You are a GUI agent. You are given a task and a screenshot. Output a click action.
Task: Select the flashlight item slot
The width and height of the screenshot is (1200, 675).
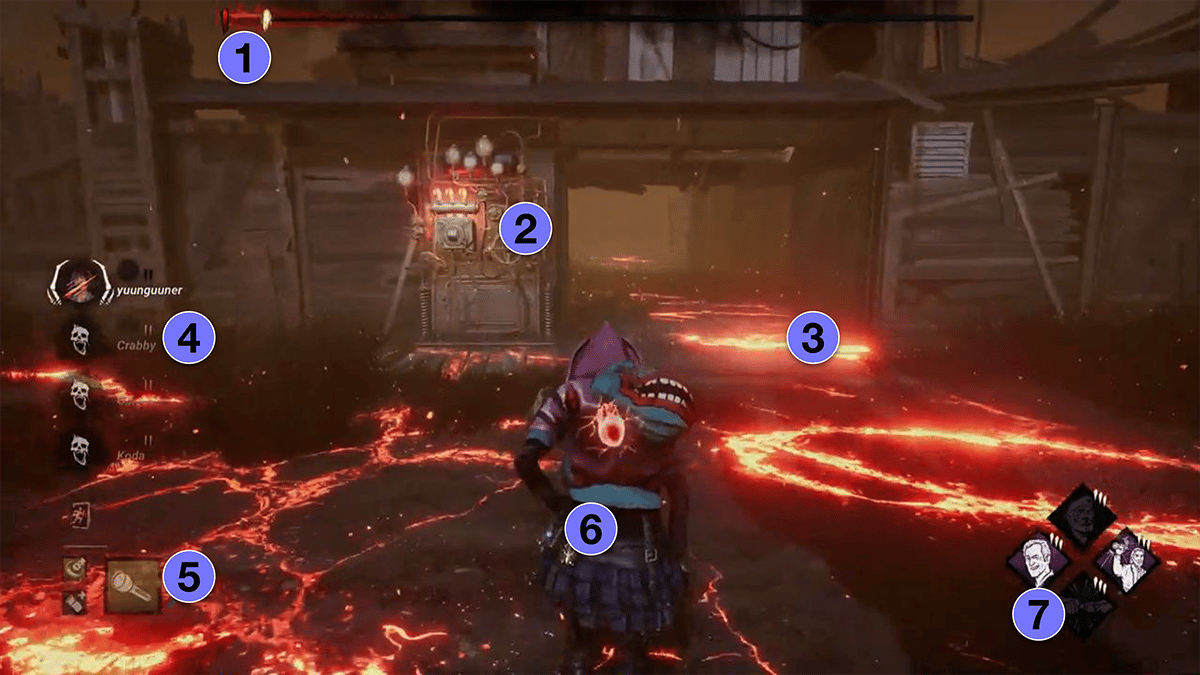coord(133,586)
